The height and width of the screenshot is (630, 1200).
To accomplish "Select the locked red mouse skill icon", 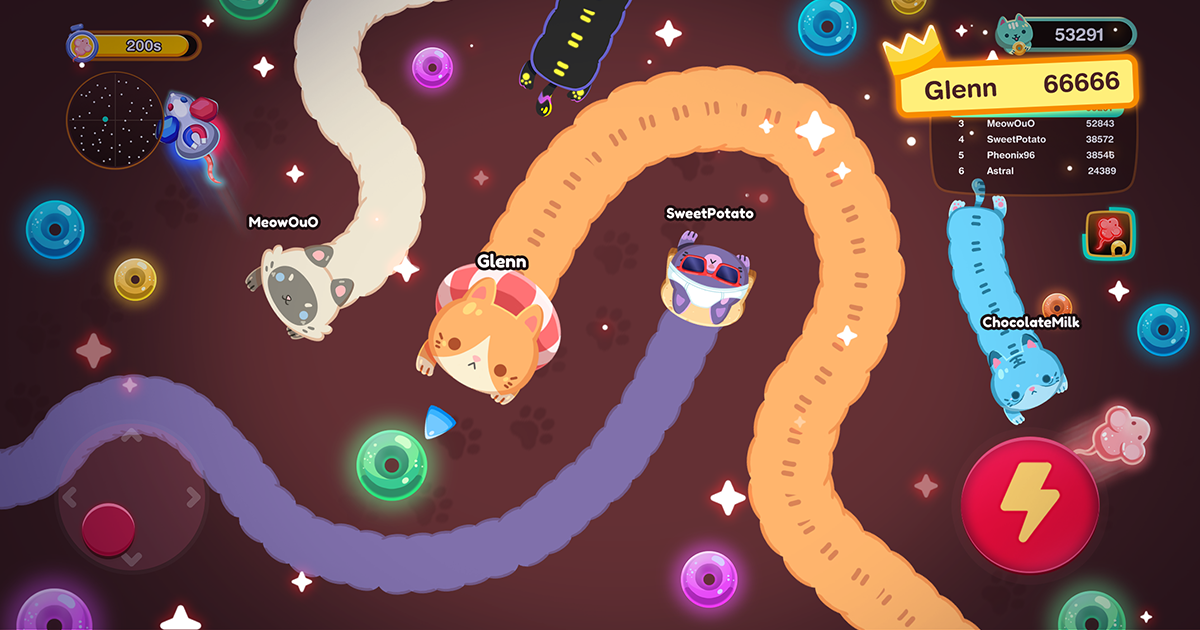I will pos(1110,234).
